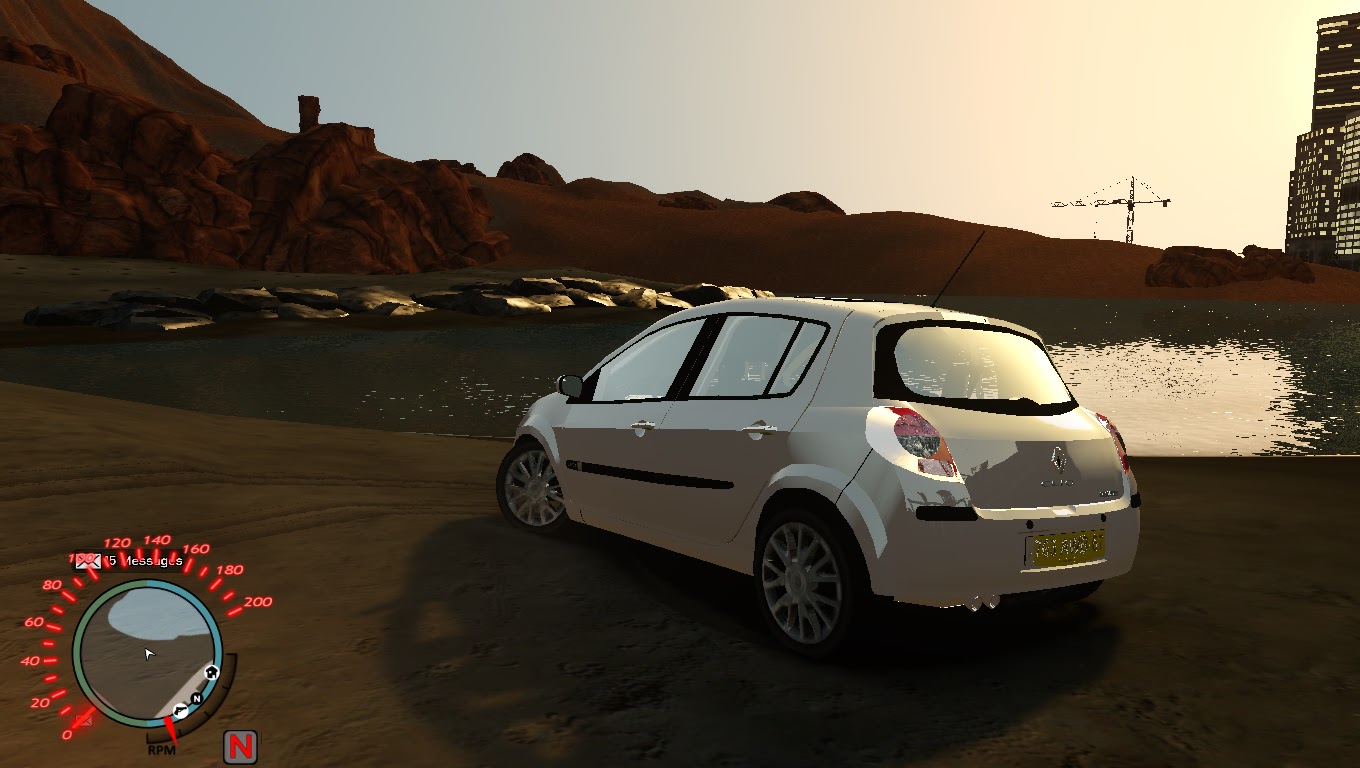Click the red RPM needle on the gauge

[x=171, y=730]
